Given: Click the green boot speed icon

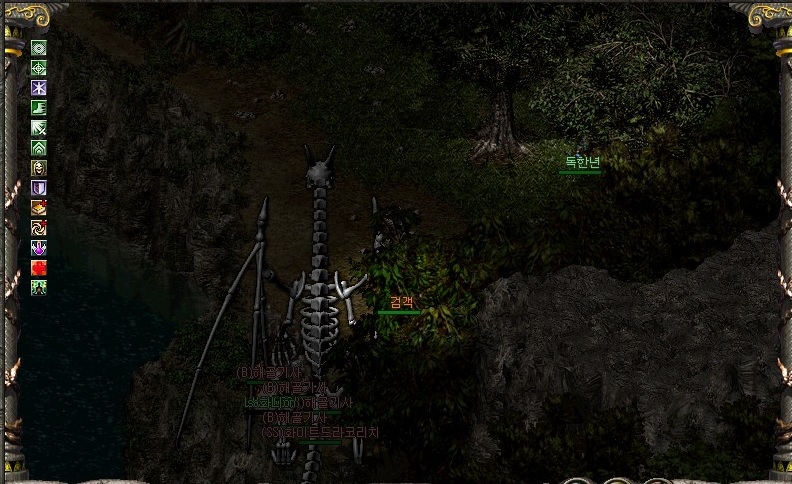Looking at the screenshot, I should (x=39, y=107).
